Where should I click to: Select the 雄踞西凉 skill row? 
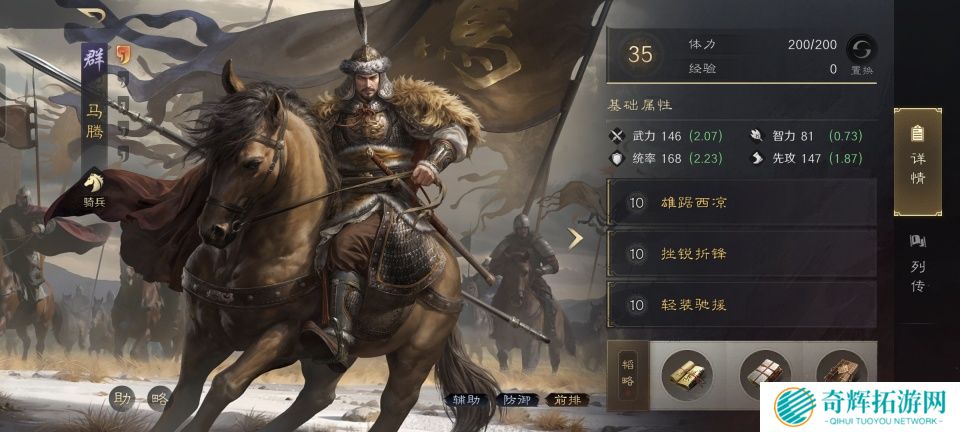[x=741, y=203]
